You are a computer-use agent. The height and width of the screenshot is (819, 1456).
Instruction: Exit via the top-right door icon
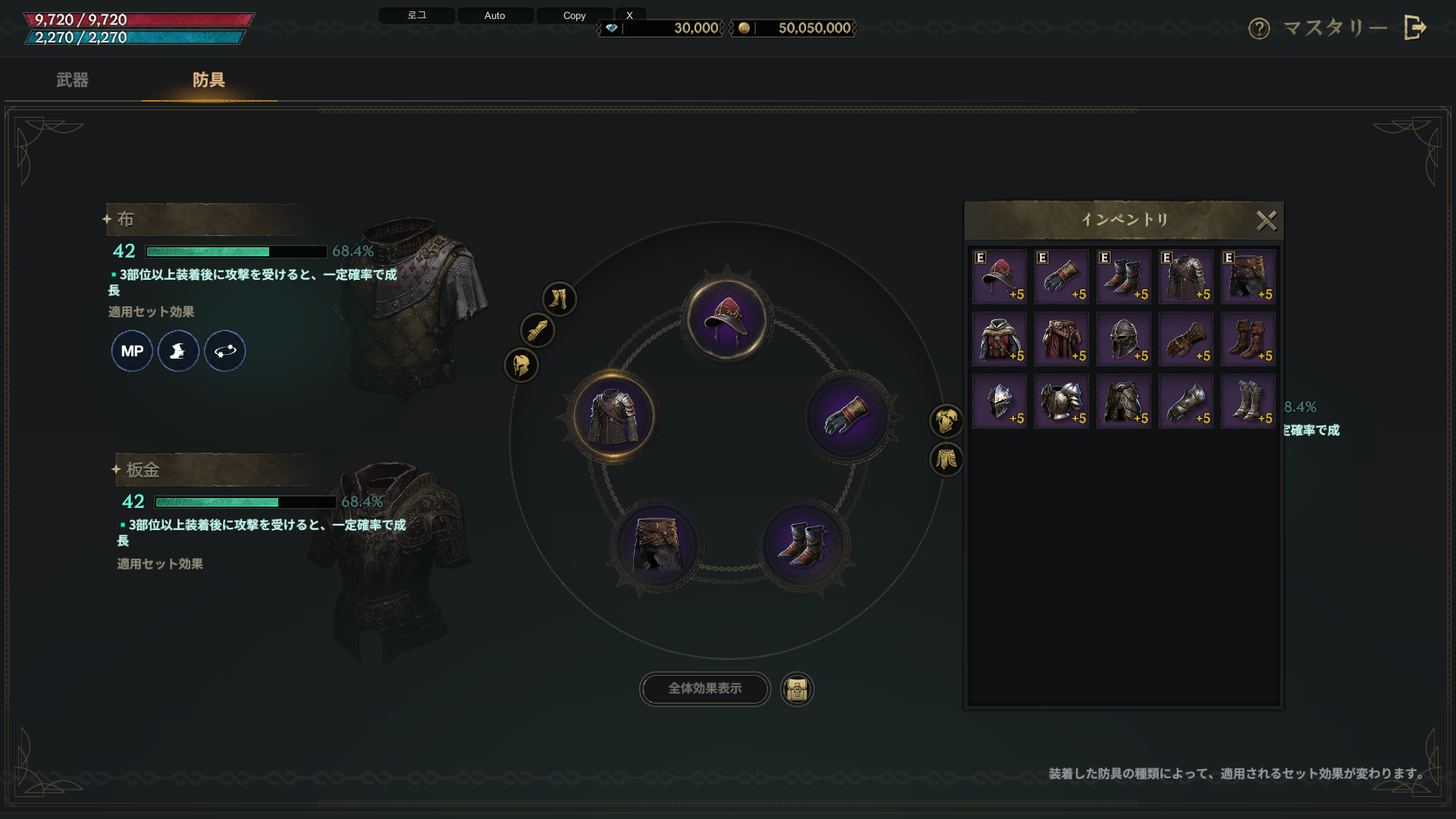tap(1415, 28)
